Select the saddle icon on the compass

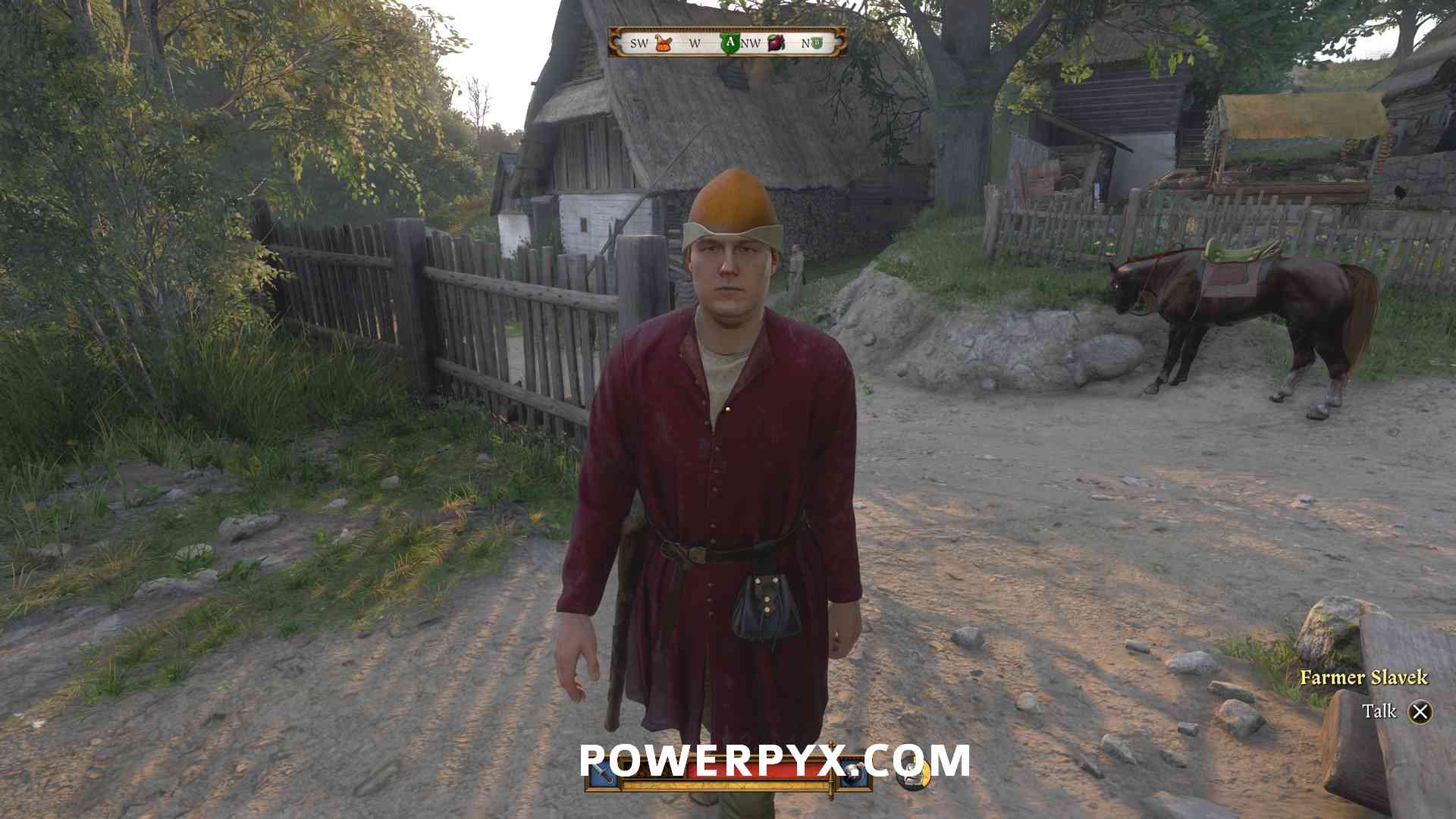point(664,43)
